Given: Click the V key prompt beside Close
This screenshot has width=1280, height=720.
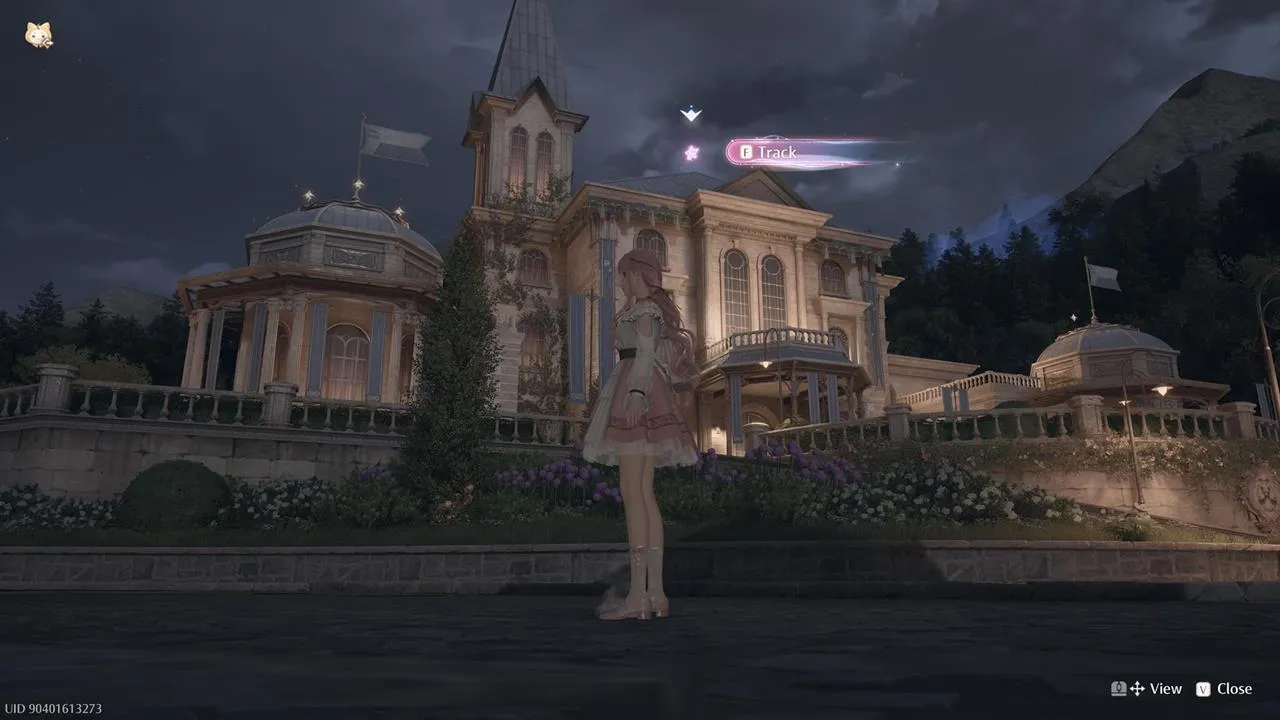Looking at the screenshot, I should point(1203,689).
